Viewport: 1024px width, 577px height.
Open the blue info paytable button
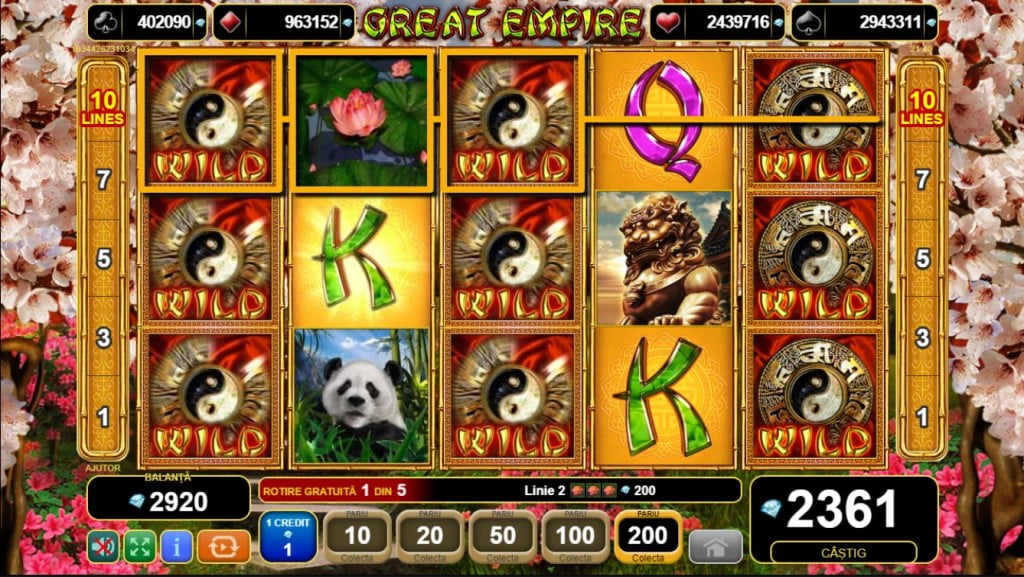(x=177, y=546)
